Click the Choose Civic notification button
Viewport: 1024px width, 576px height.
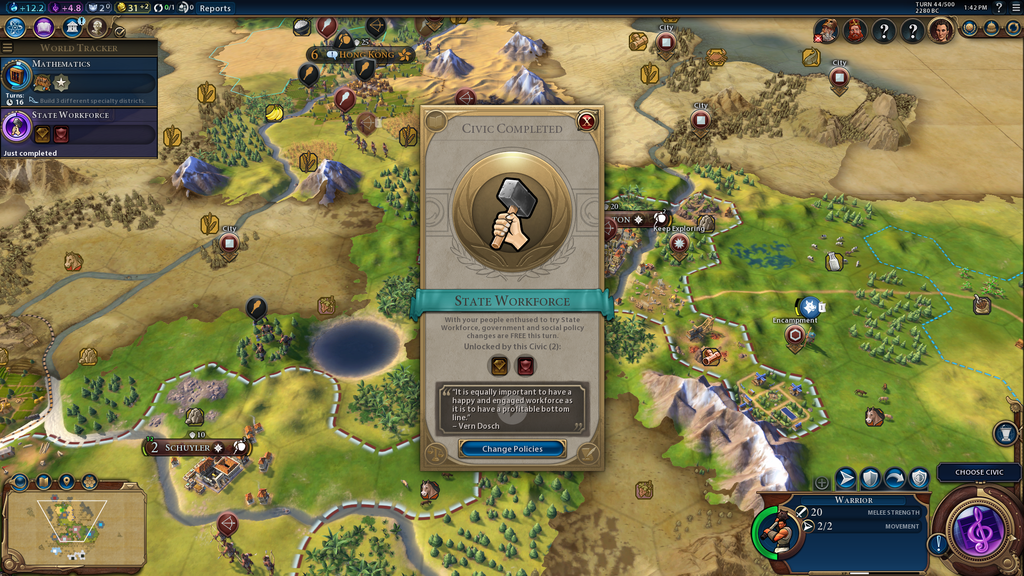pos(979,472)
